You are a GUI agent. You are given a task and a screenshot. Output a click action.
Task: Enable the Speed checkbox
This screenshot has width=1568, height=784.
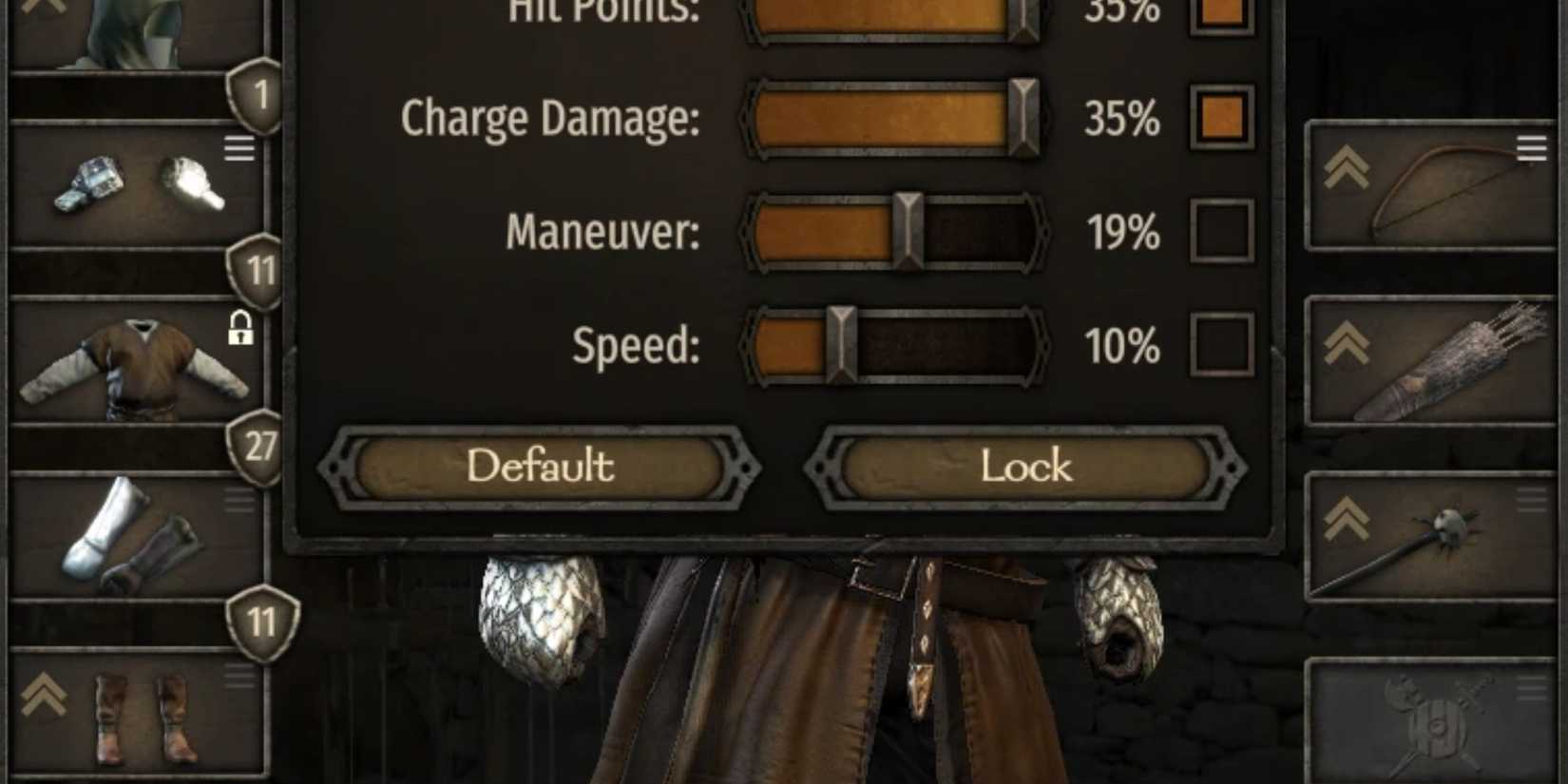tap(1222, 346)
